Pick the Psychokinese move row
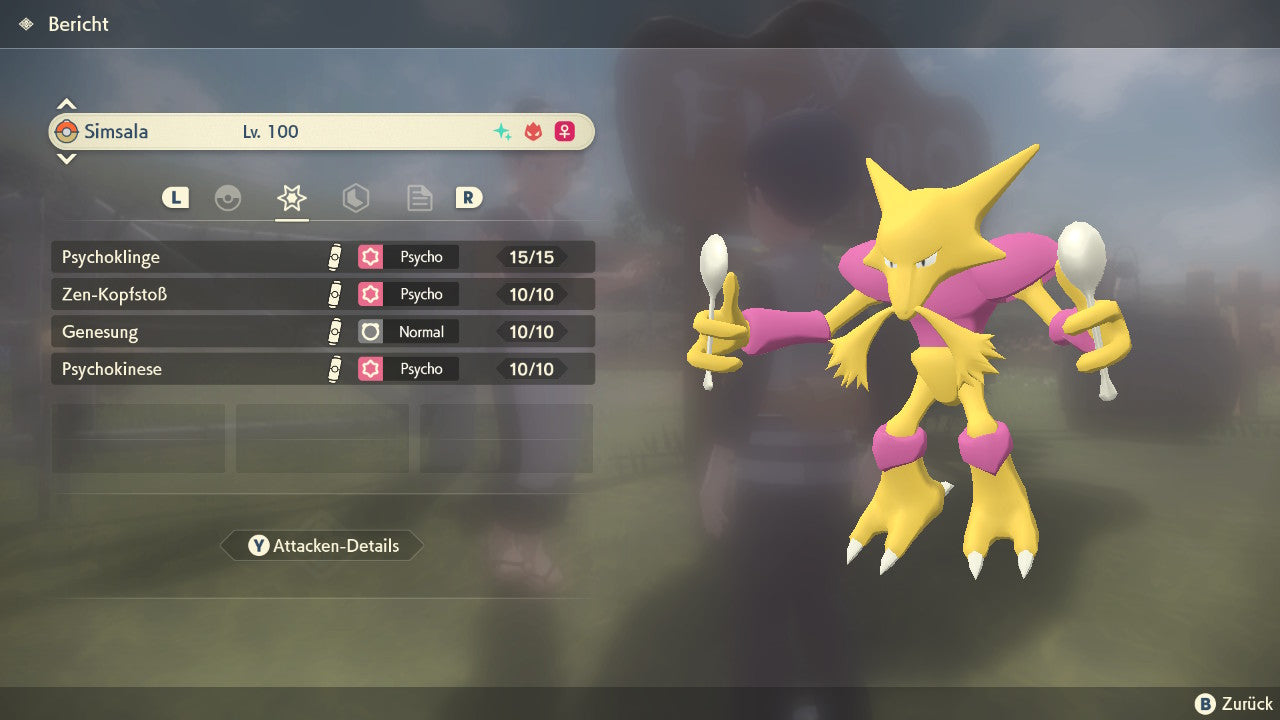The image size is (1280, 720). [322, 369]
